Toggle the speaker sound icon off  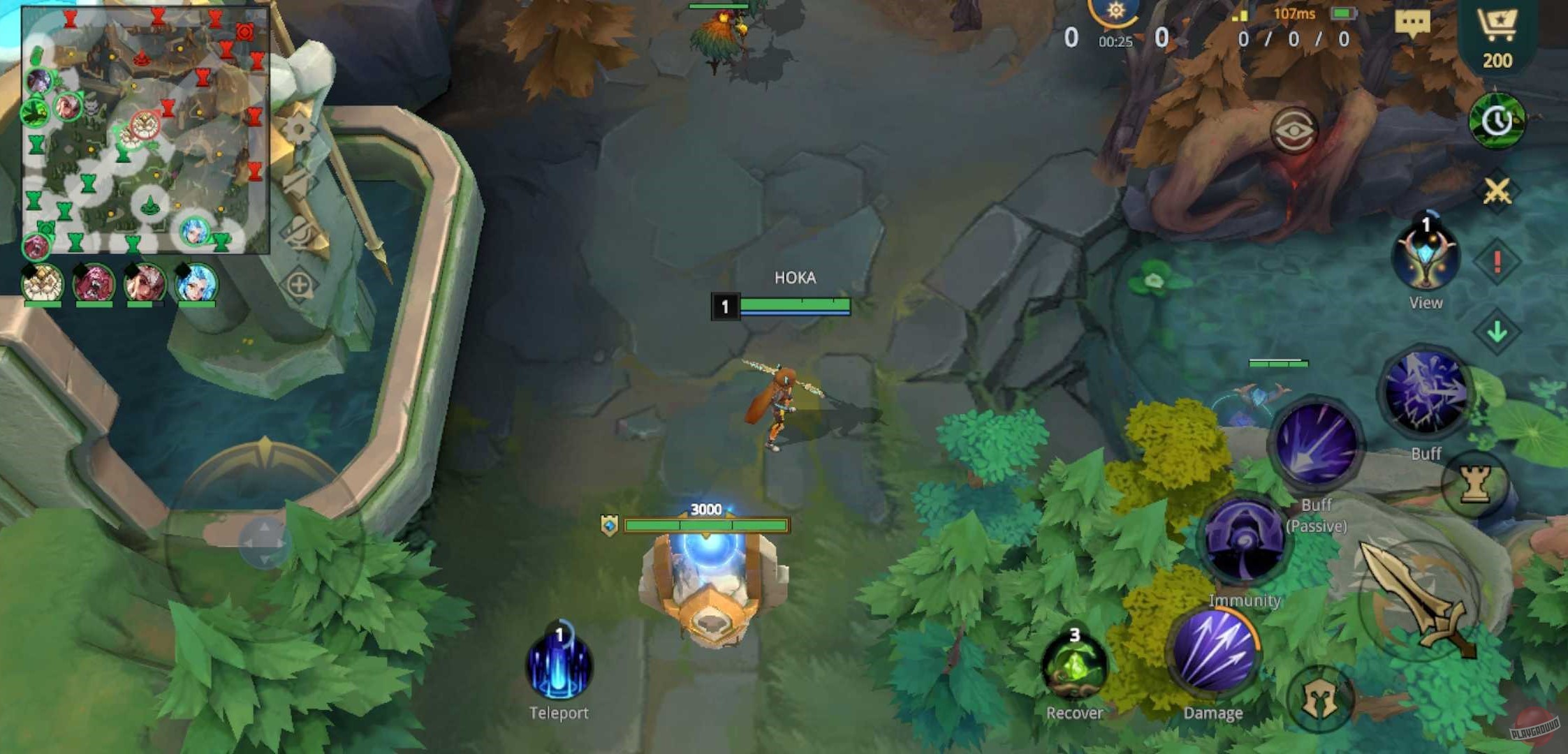296,184
